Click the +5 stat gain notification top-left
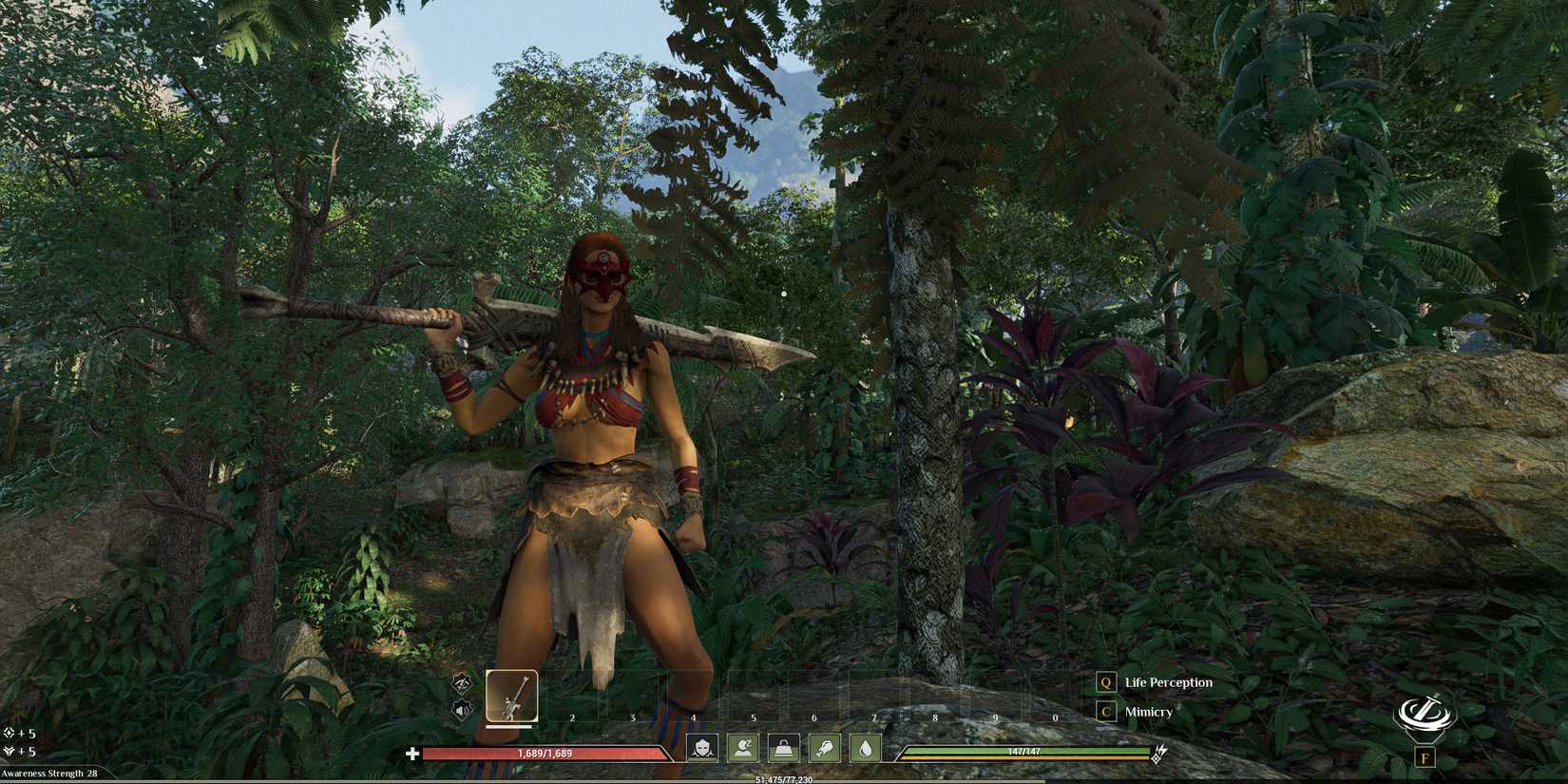Viewport: 1568px width, 784px height. pos(19,733)
